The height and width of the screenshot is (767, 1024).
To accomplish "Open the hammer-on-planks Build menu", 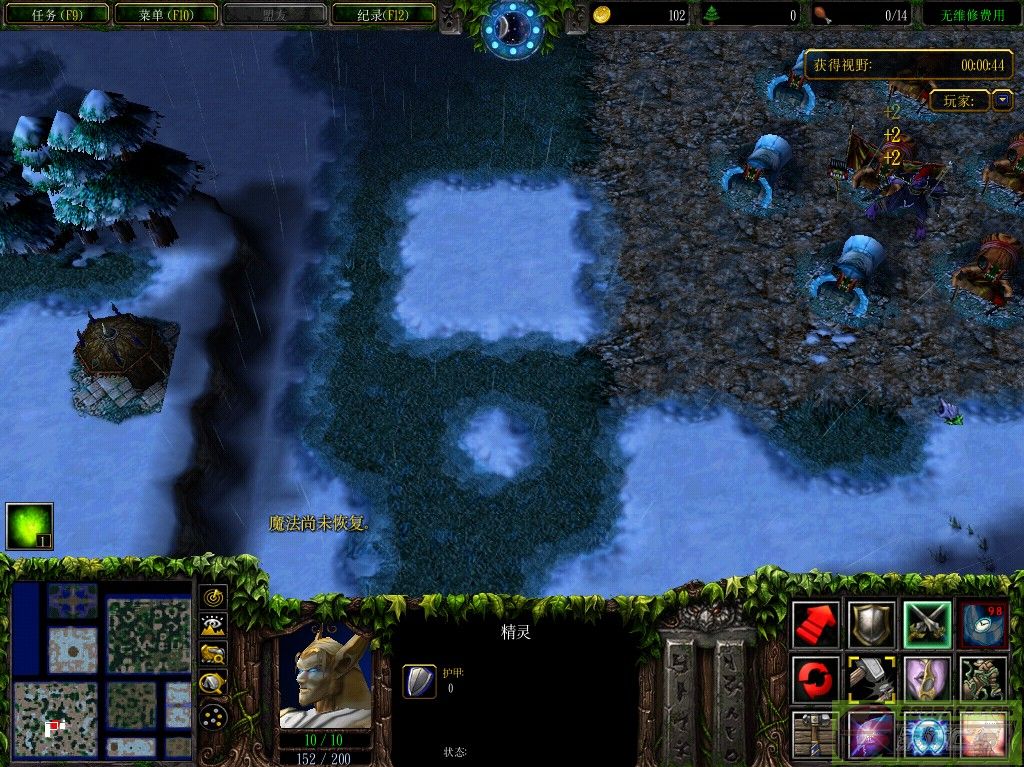I will click(x=816, y=734).
